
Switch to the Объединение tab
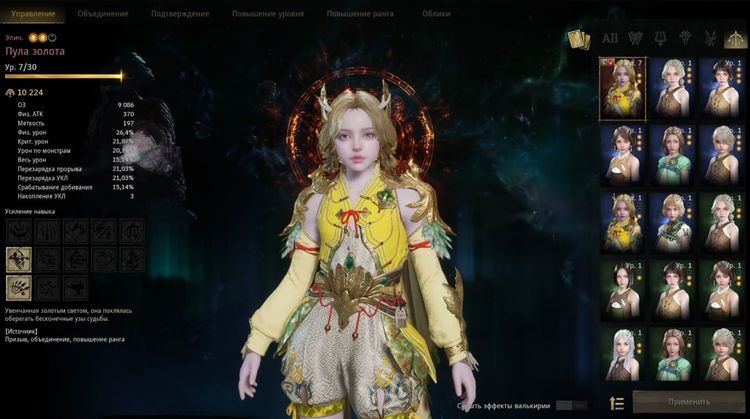coord(102,14)
